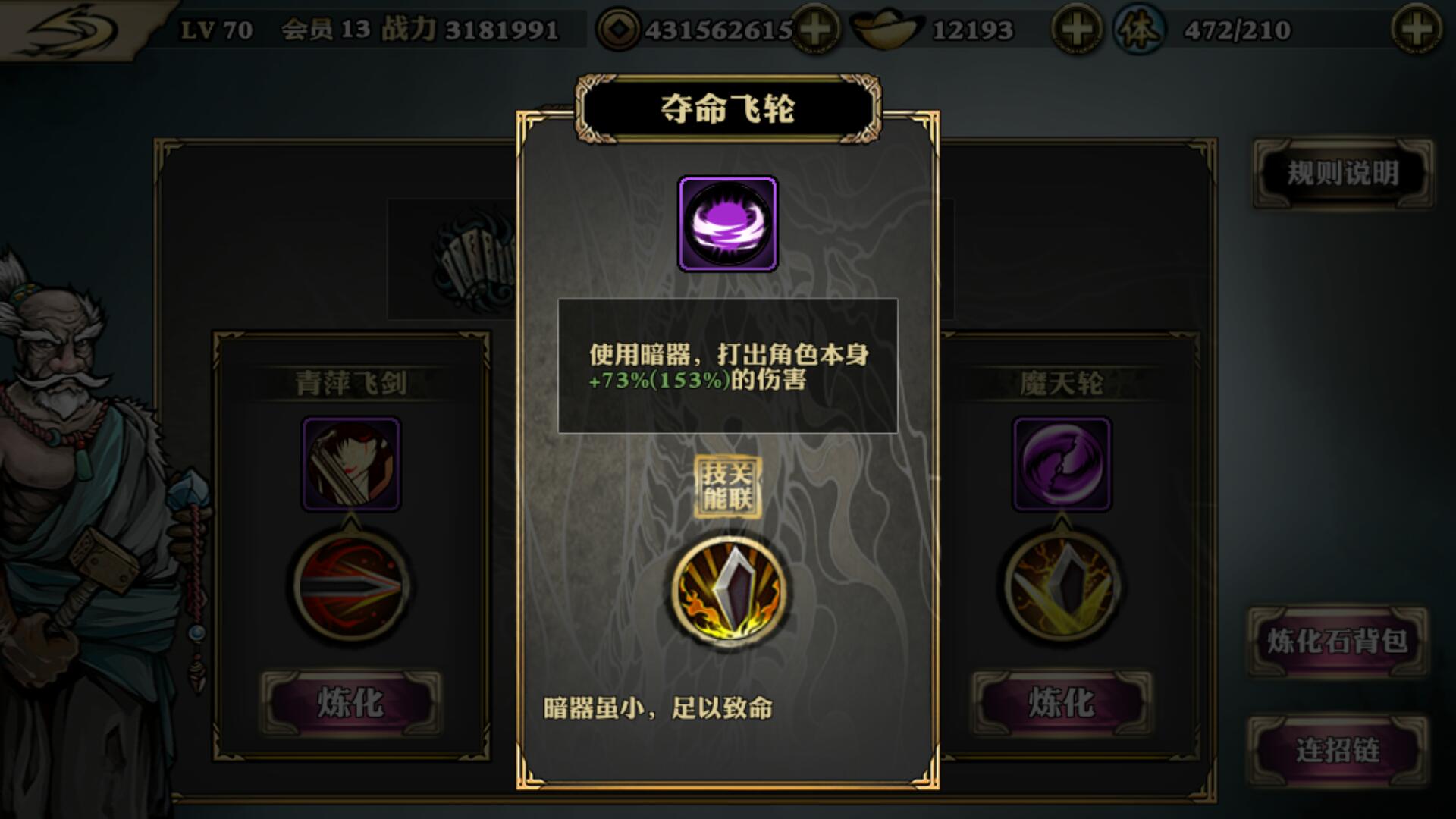Click 炼化 under 魔天轮
The image size is (1456, 819).
[x=1061, y=702]
